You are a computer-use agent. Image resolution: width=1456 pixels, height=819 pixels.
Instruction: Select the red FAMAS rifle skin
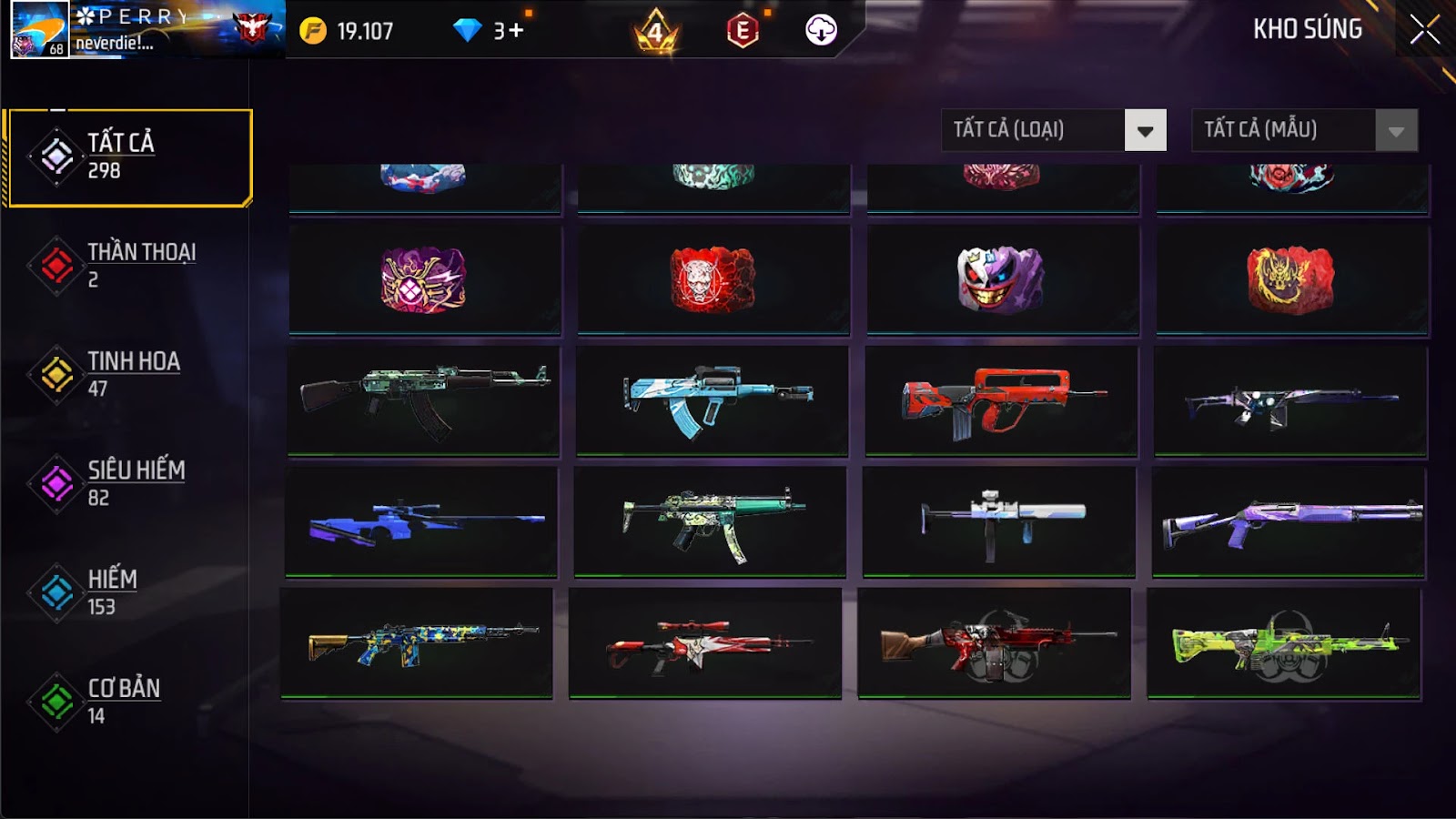pyautogui.click(x=1002, y=399)
